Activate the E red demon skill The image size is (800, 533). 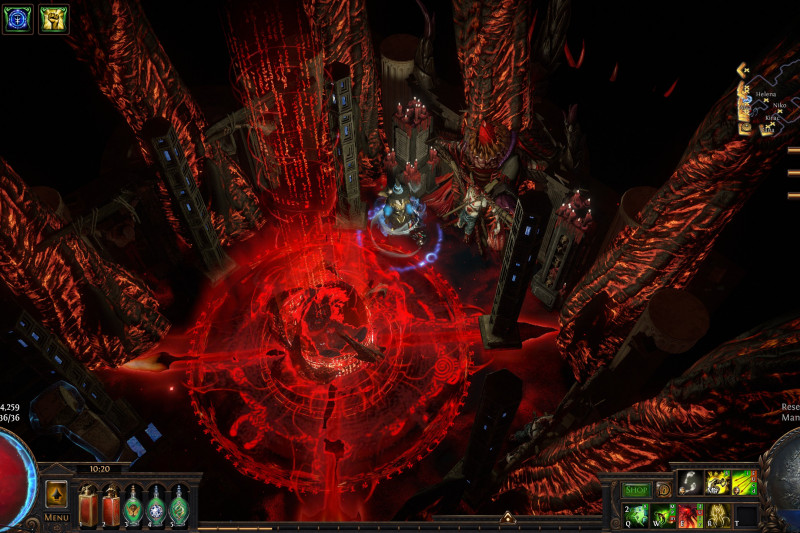pyautogui.click(x=691, y=515)
